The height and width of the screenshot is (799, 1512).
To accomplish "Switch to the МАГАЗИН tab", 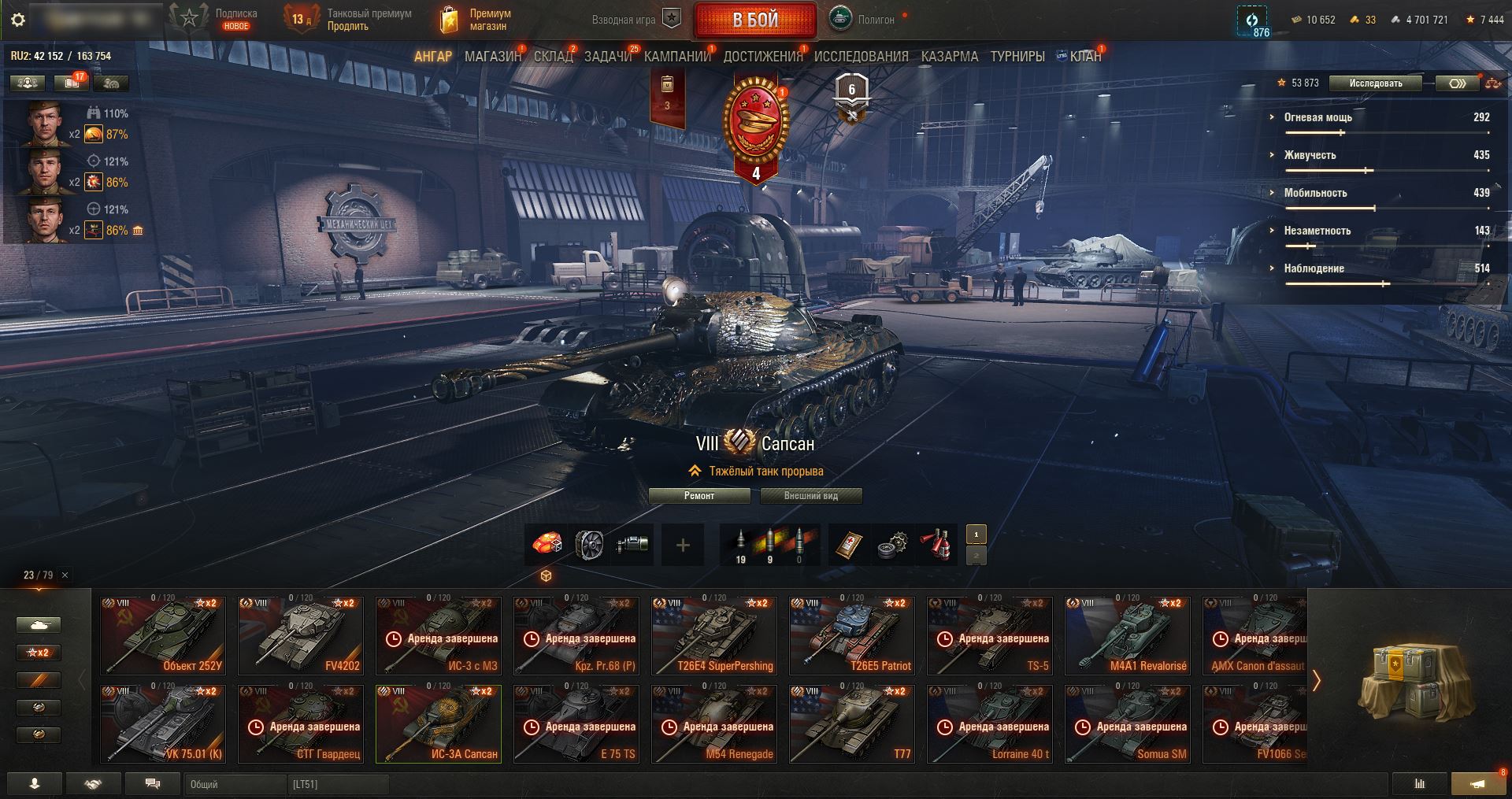I will pos(492,57).
